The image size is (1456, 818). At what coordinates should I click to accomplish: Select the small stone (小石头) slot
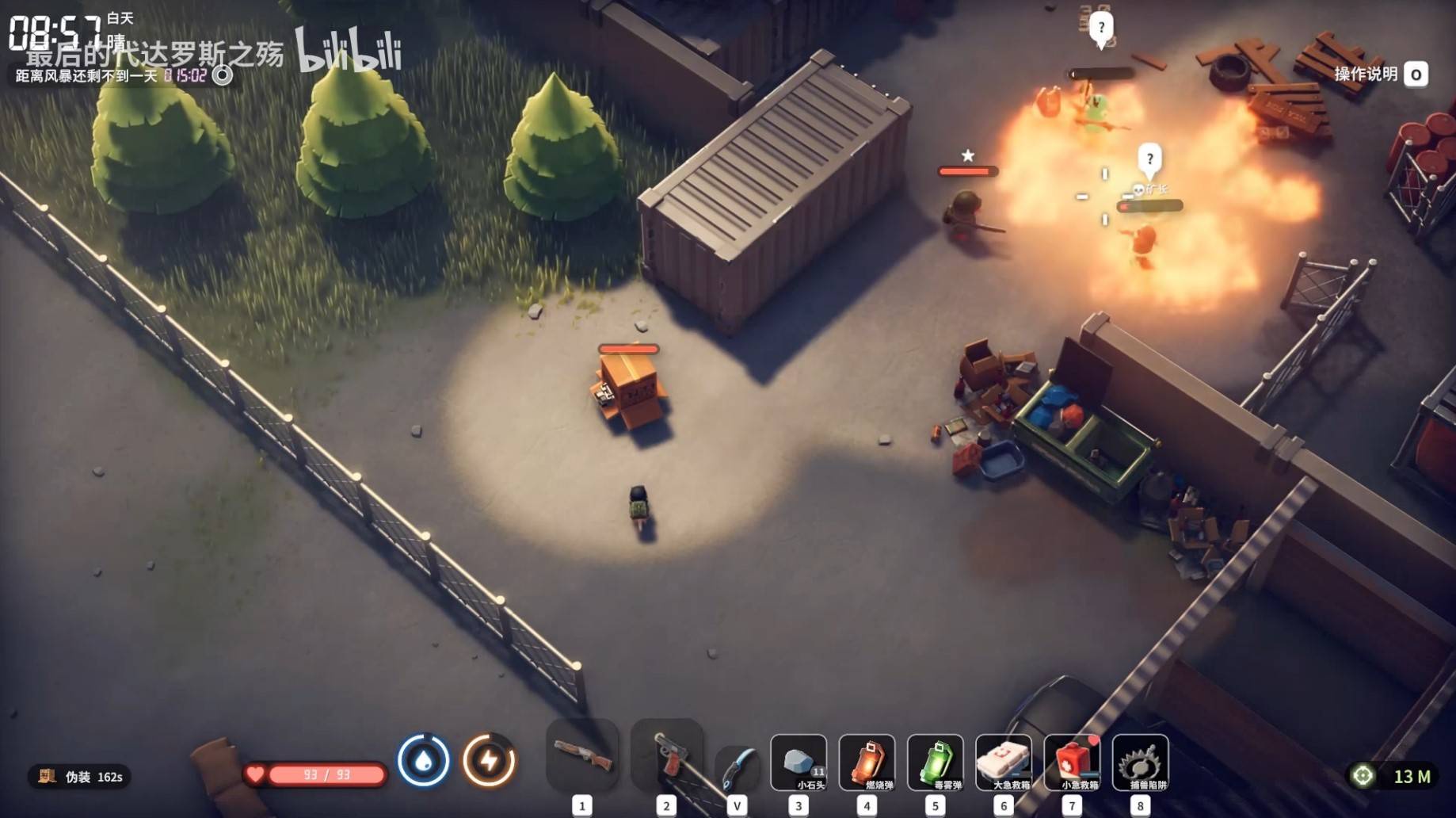coord(799,763)
